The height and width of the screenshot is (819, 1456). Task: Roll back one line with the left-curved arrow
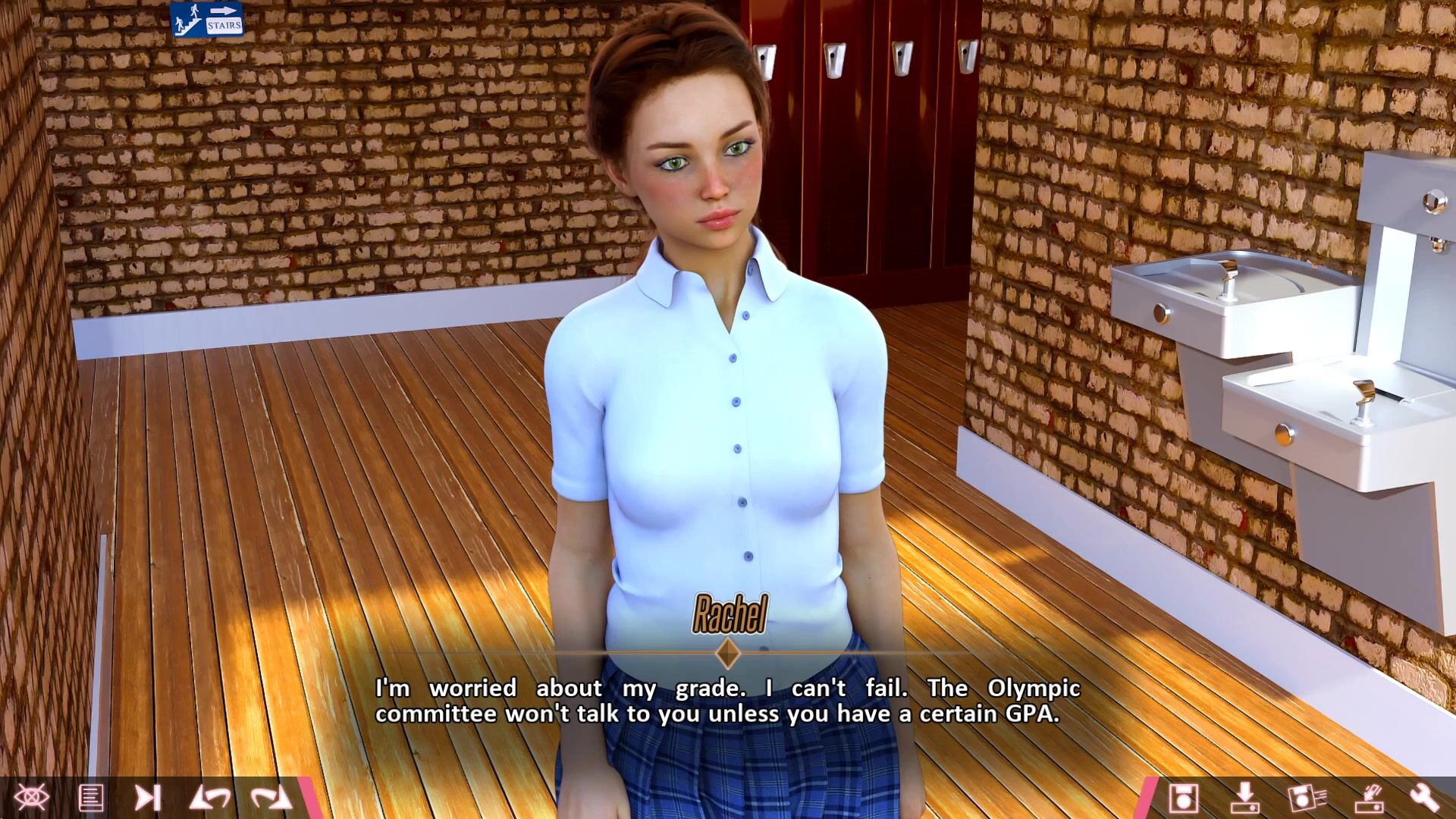[x=210, y=798]
